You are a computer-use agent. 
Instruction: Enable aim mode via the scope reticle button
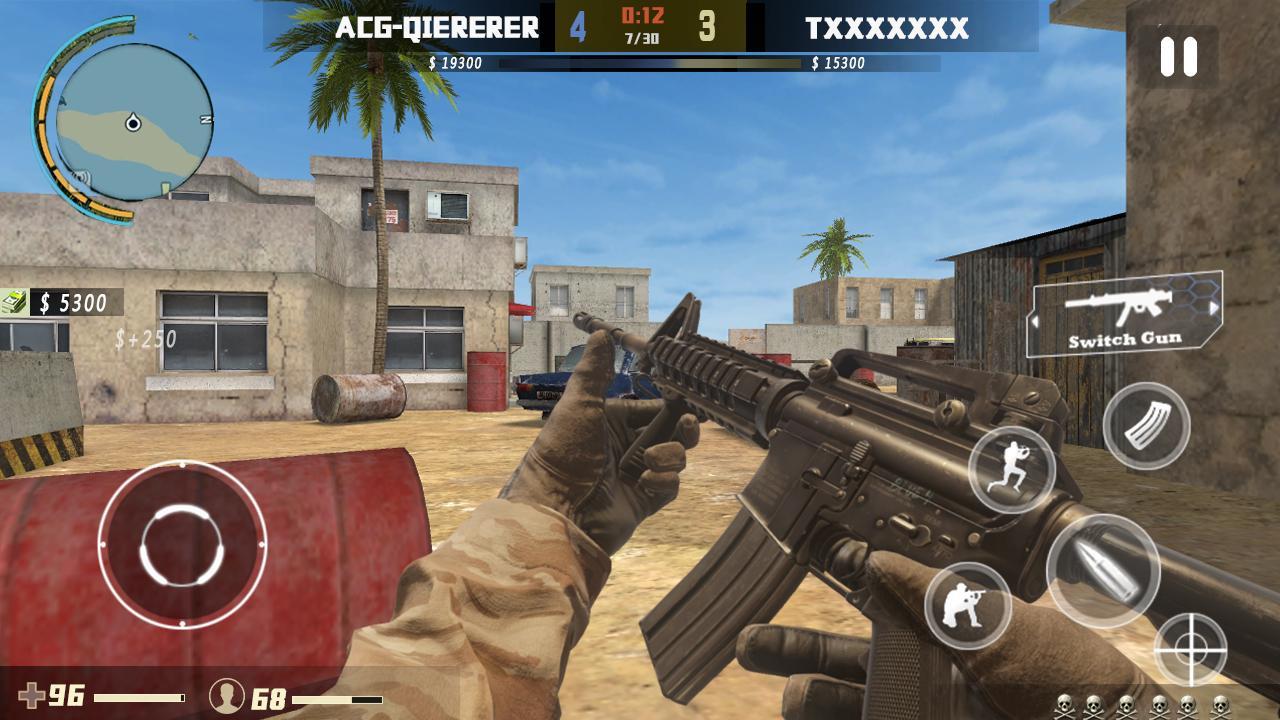click(x=1191, y=647)
